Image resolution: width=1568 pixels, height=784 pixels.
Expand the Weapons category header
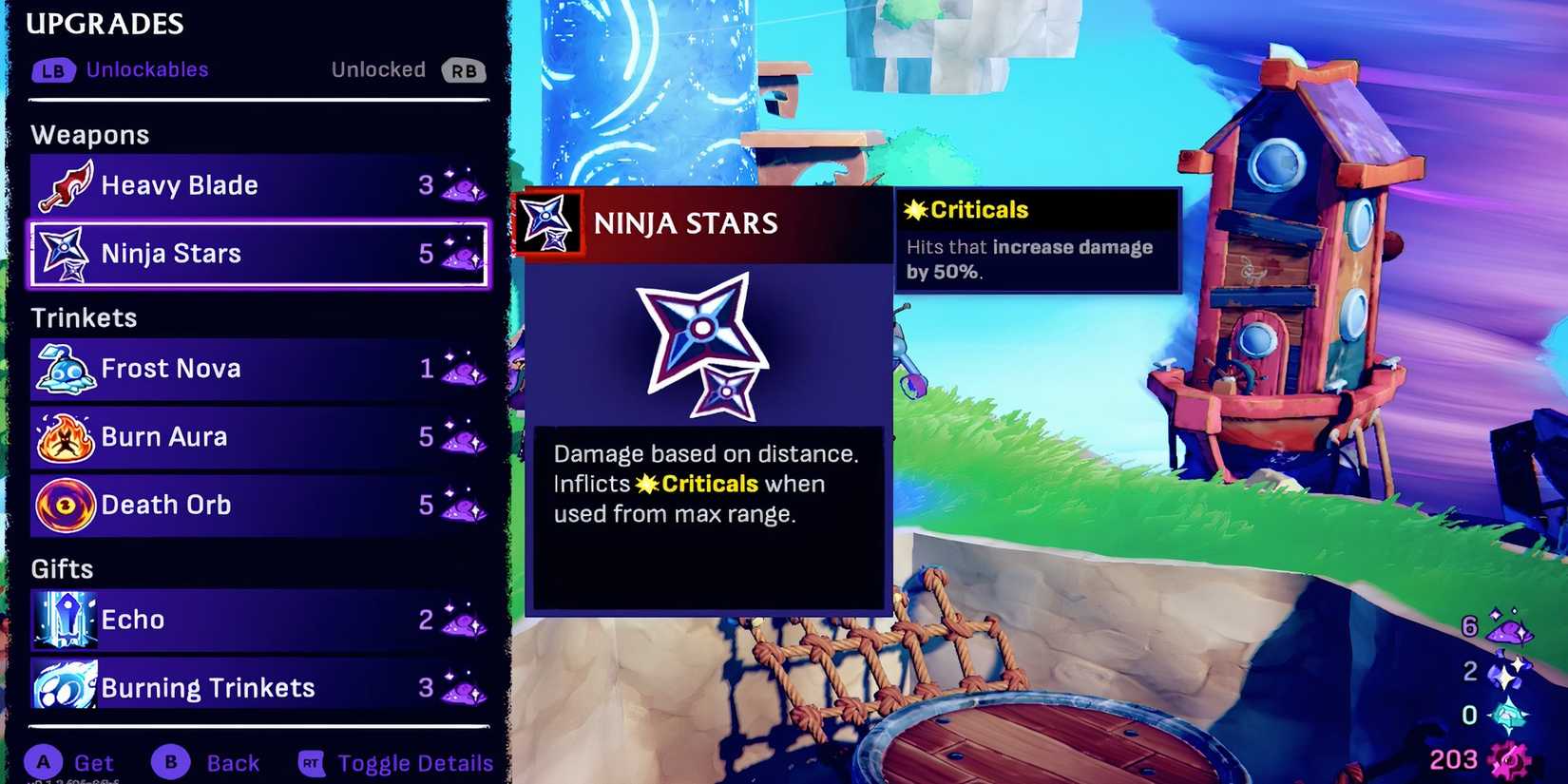(90, 134)
